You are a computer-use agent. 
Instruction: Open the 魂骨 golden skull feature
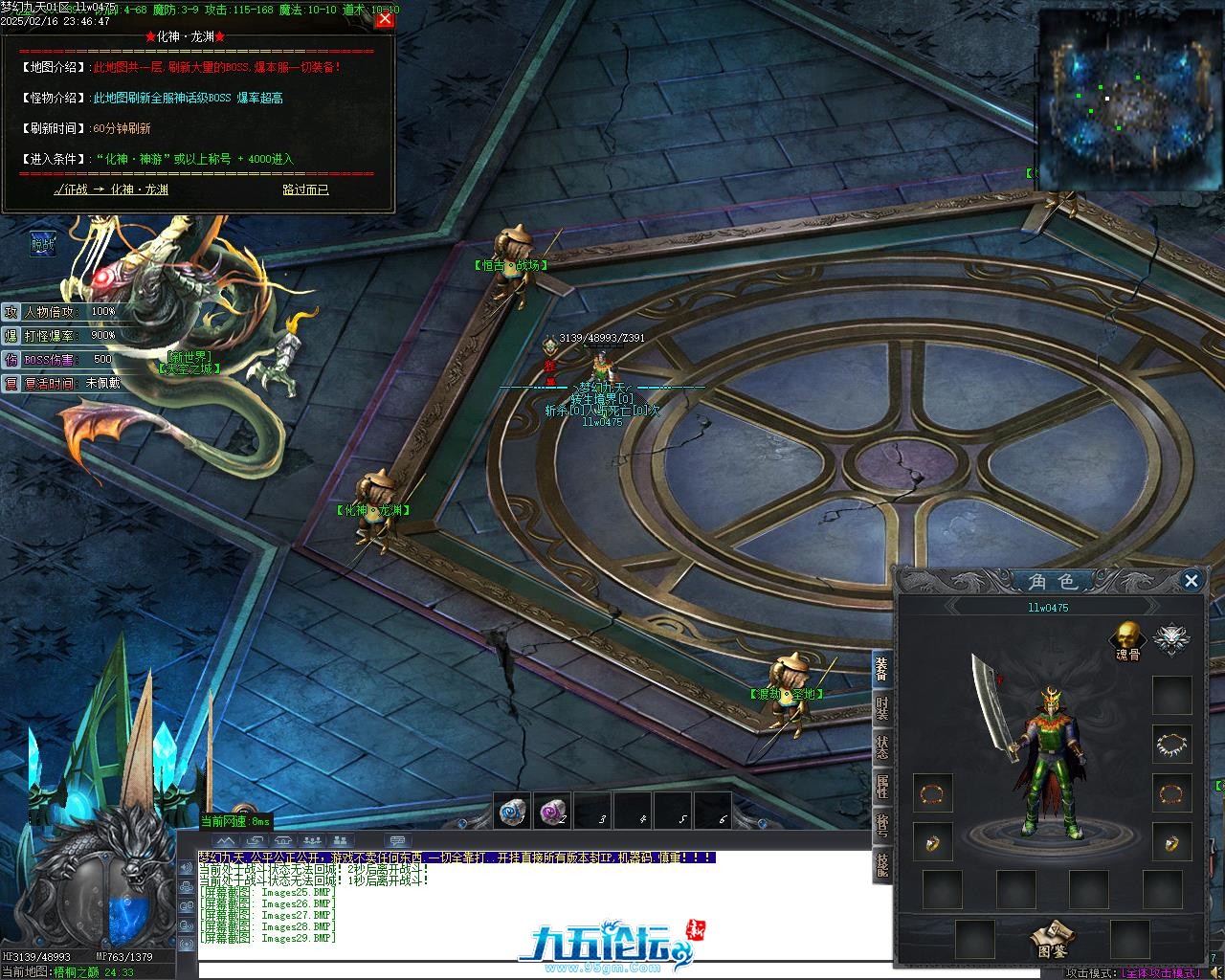[1128, 637]
